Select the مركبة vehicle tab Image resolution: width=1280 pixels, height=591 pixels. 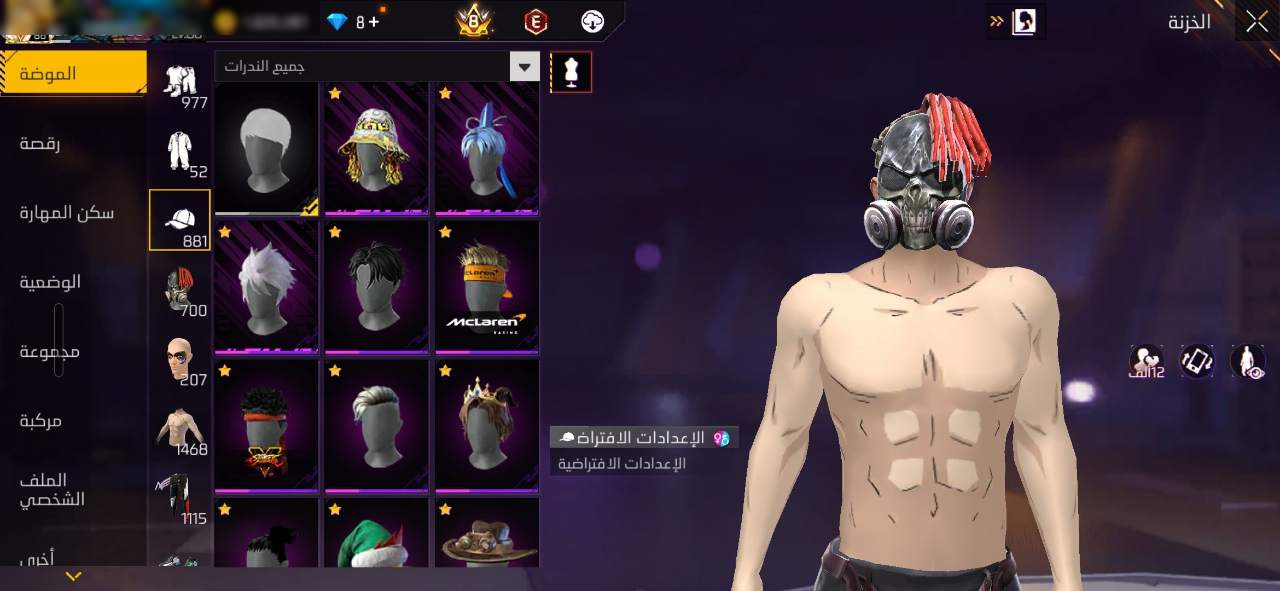coord(40,421)
